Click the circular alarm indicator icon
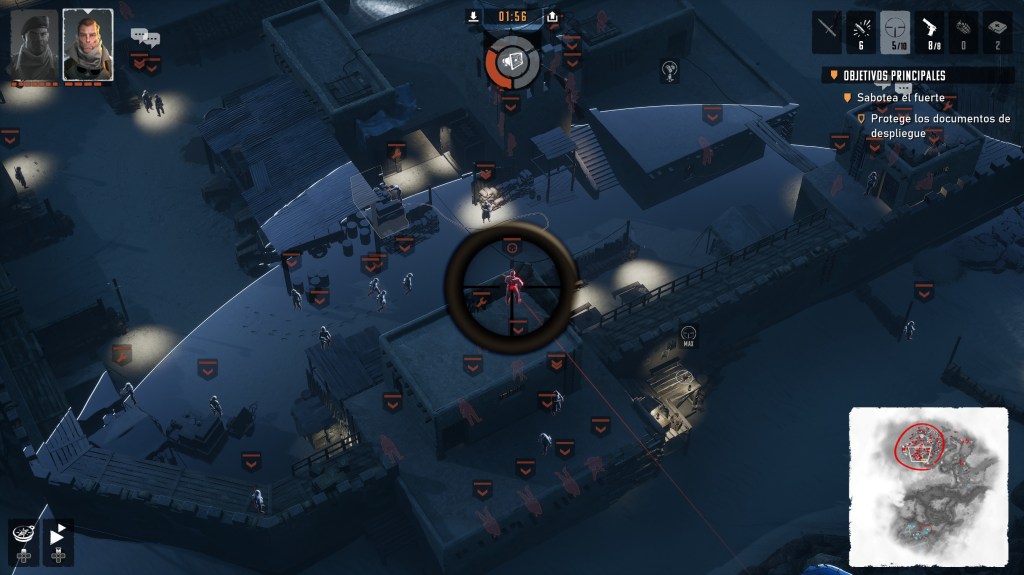 [513, 62]
